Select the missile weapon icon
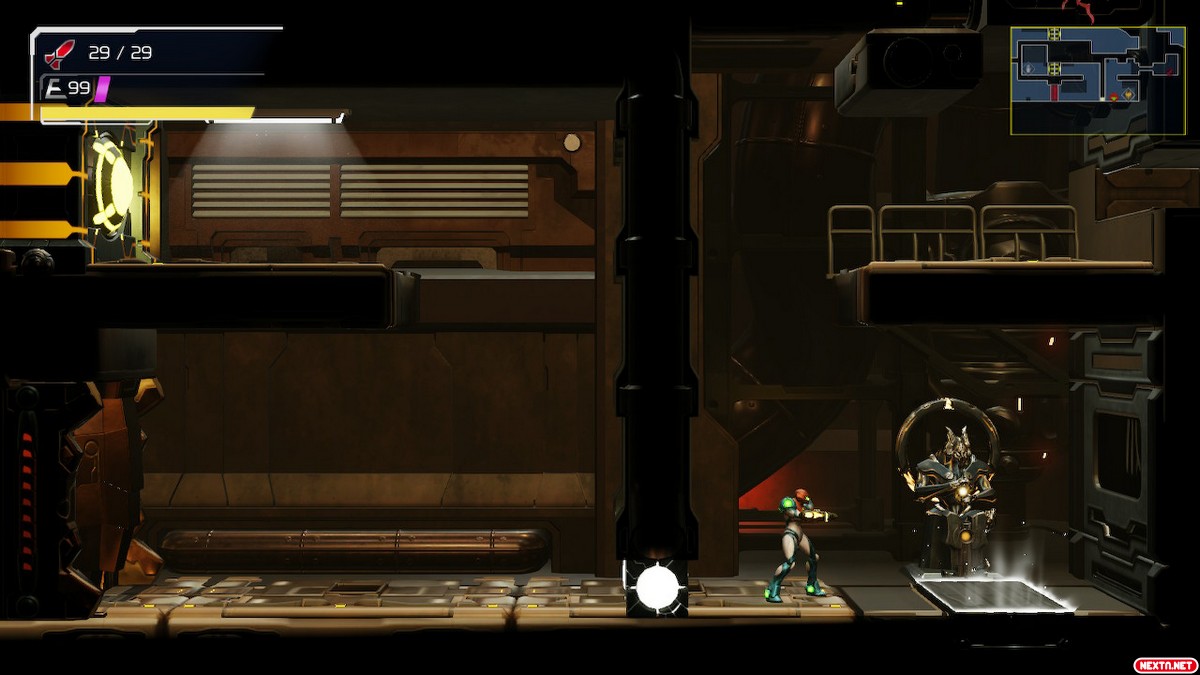 [x=60, y=53]
